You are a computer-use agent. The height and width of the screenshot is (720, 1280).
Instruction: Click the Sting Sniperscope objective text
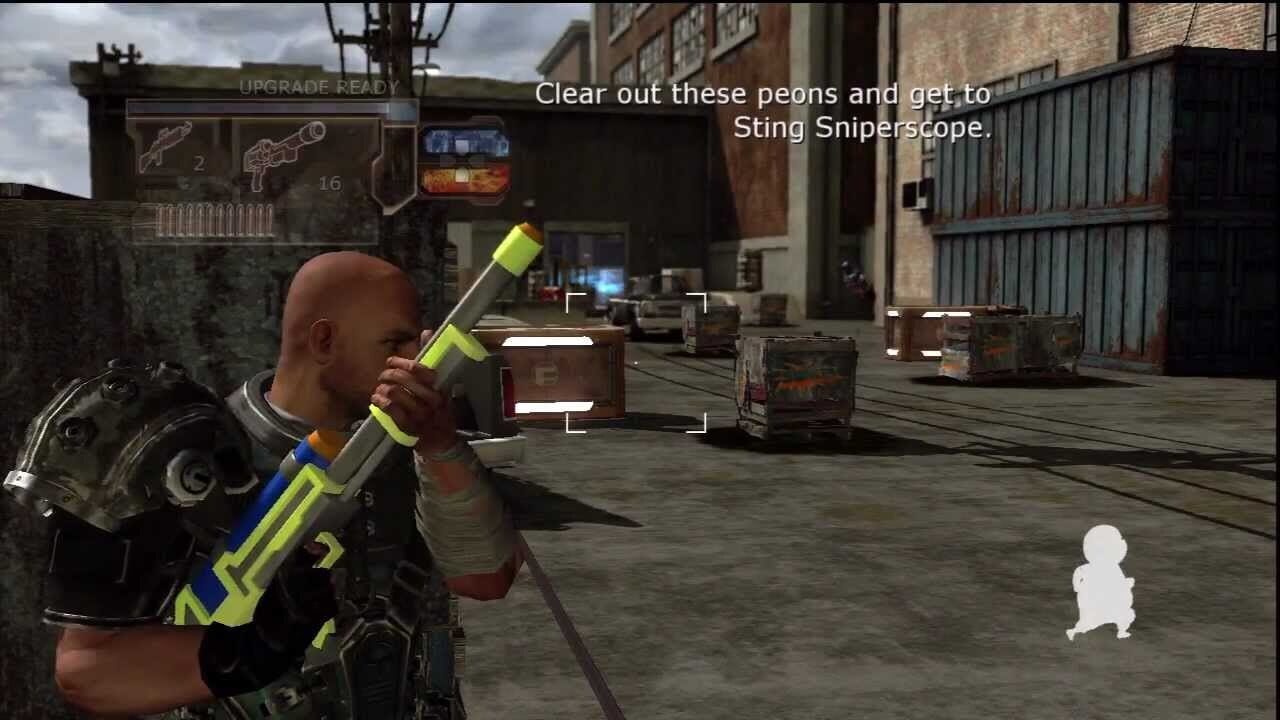pos(860,128)
